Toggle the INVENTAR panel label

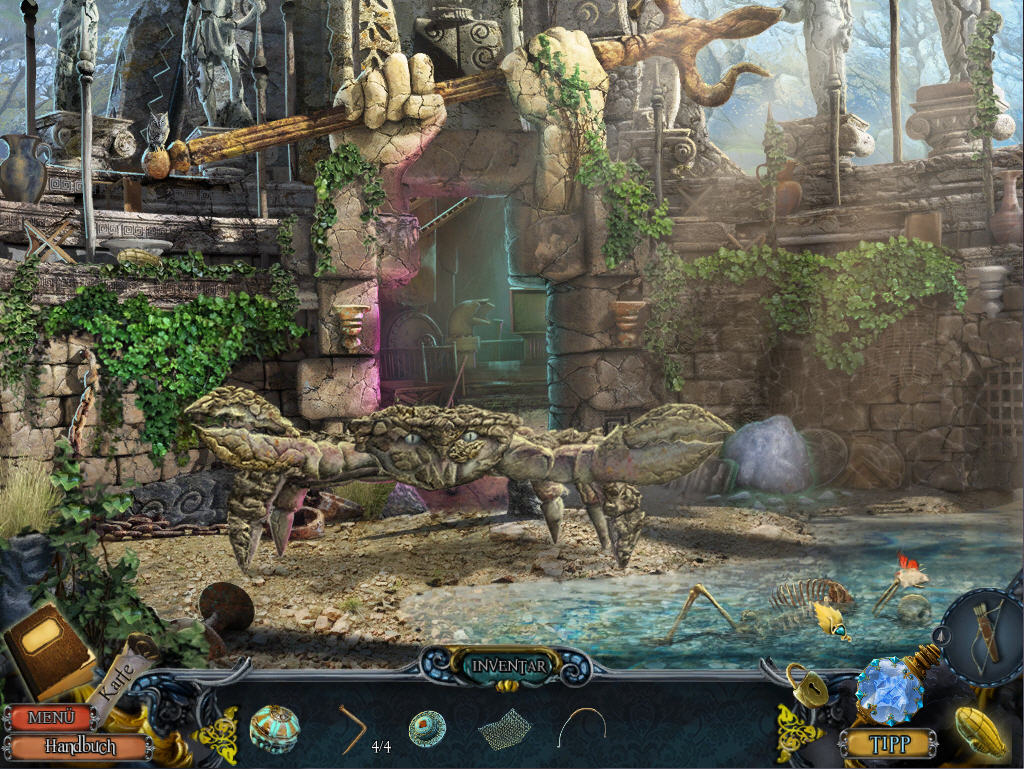click(511, 665)
